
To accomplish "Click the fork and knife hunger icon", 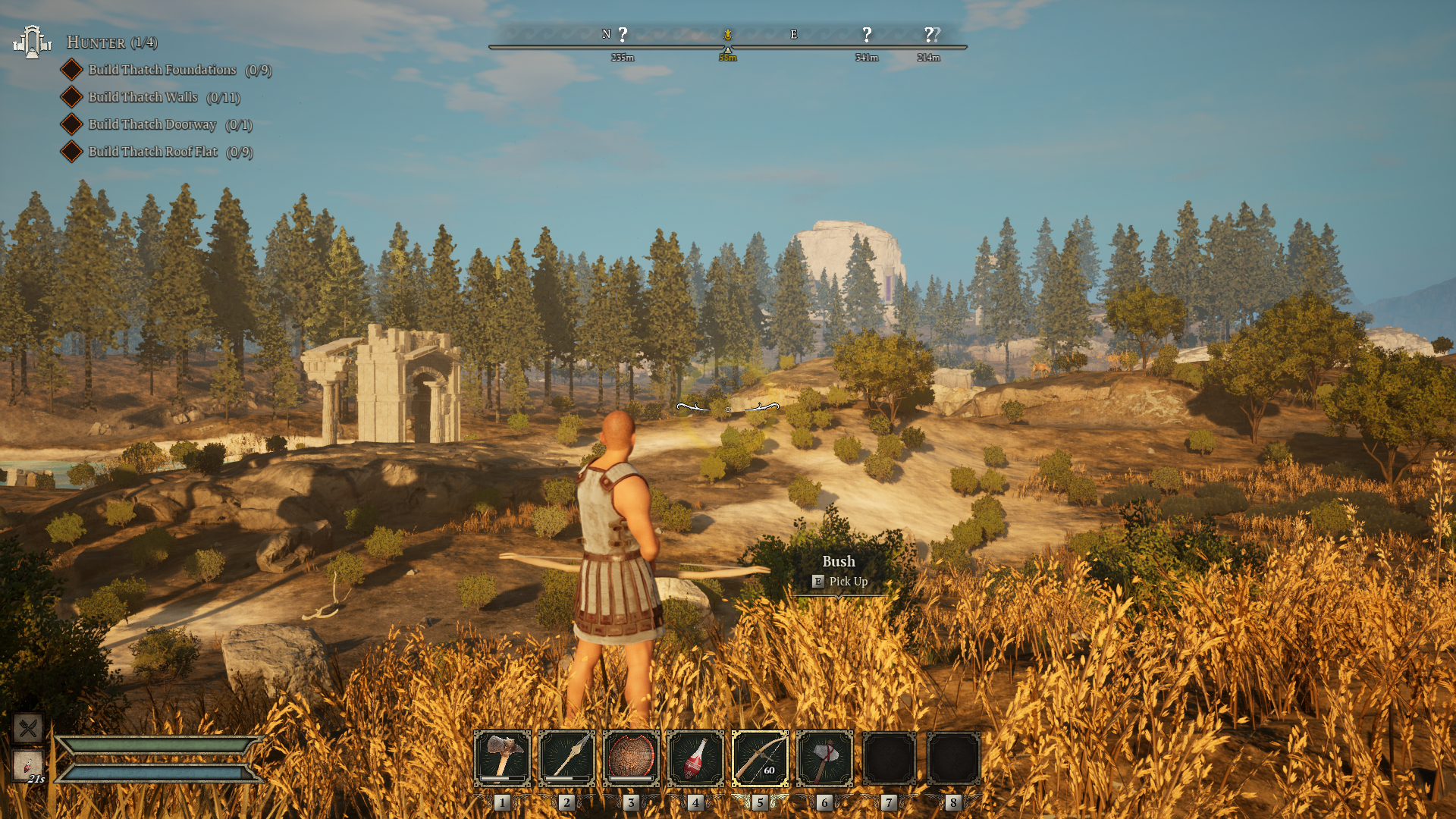I will (x=28, y=729).
